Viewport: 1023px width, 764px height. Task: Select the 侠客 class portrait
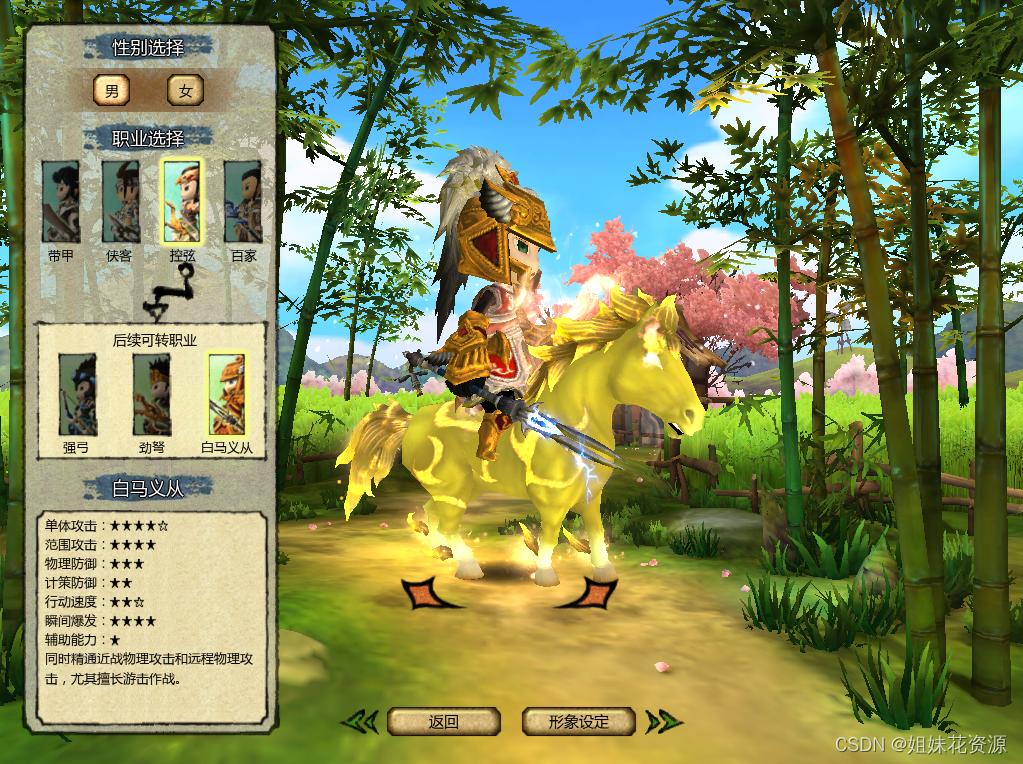[x=120, y=202]
